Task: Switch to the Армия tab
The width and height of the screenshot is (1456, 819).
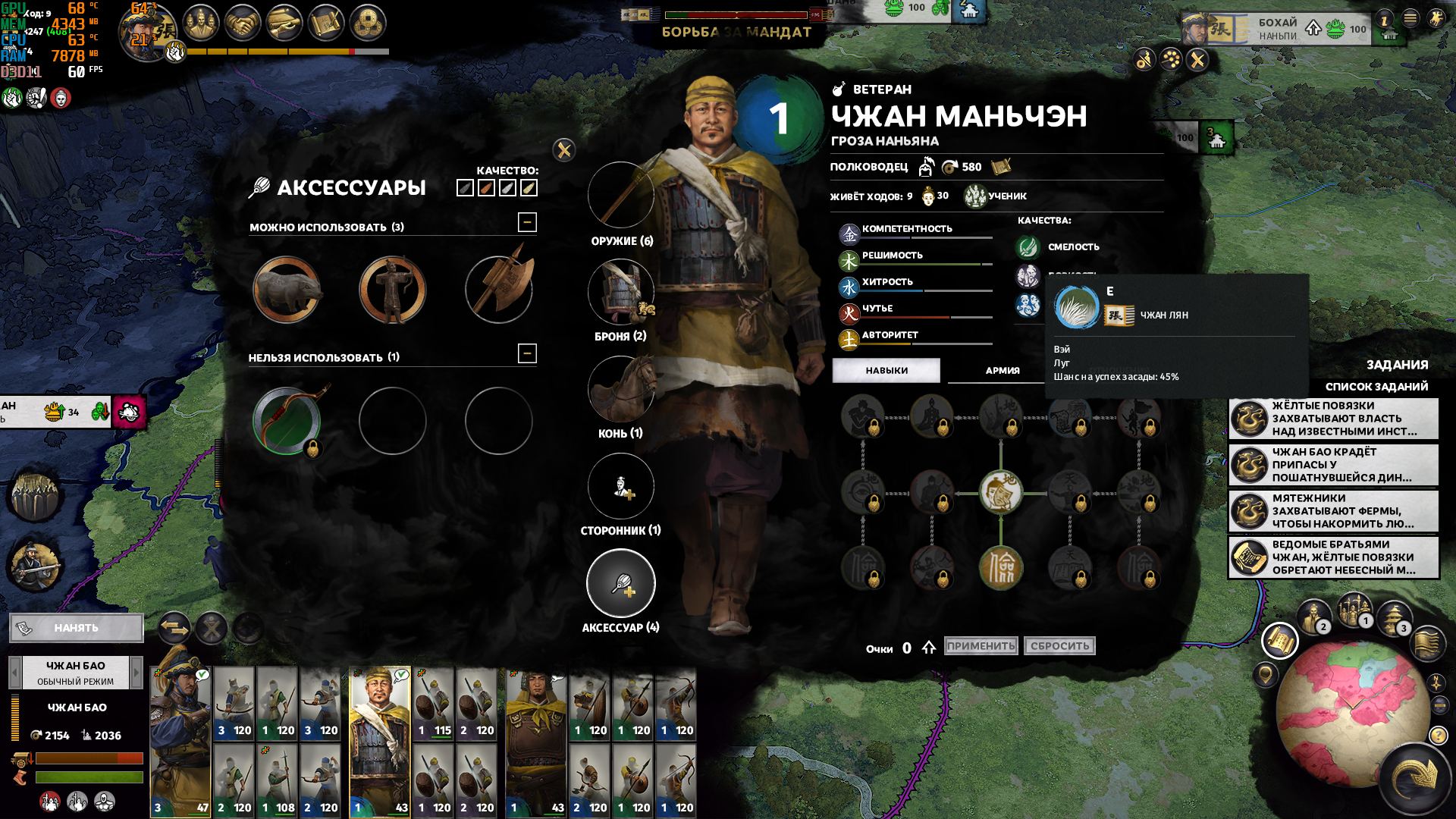Action: coord(1003,371)
